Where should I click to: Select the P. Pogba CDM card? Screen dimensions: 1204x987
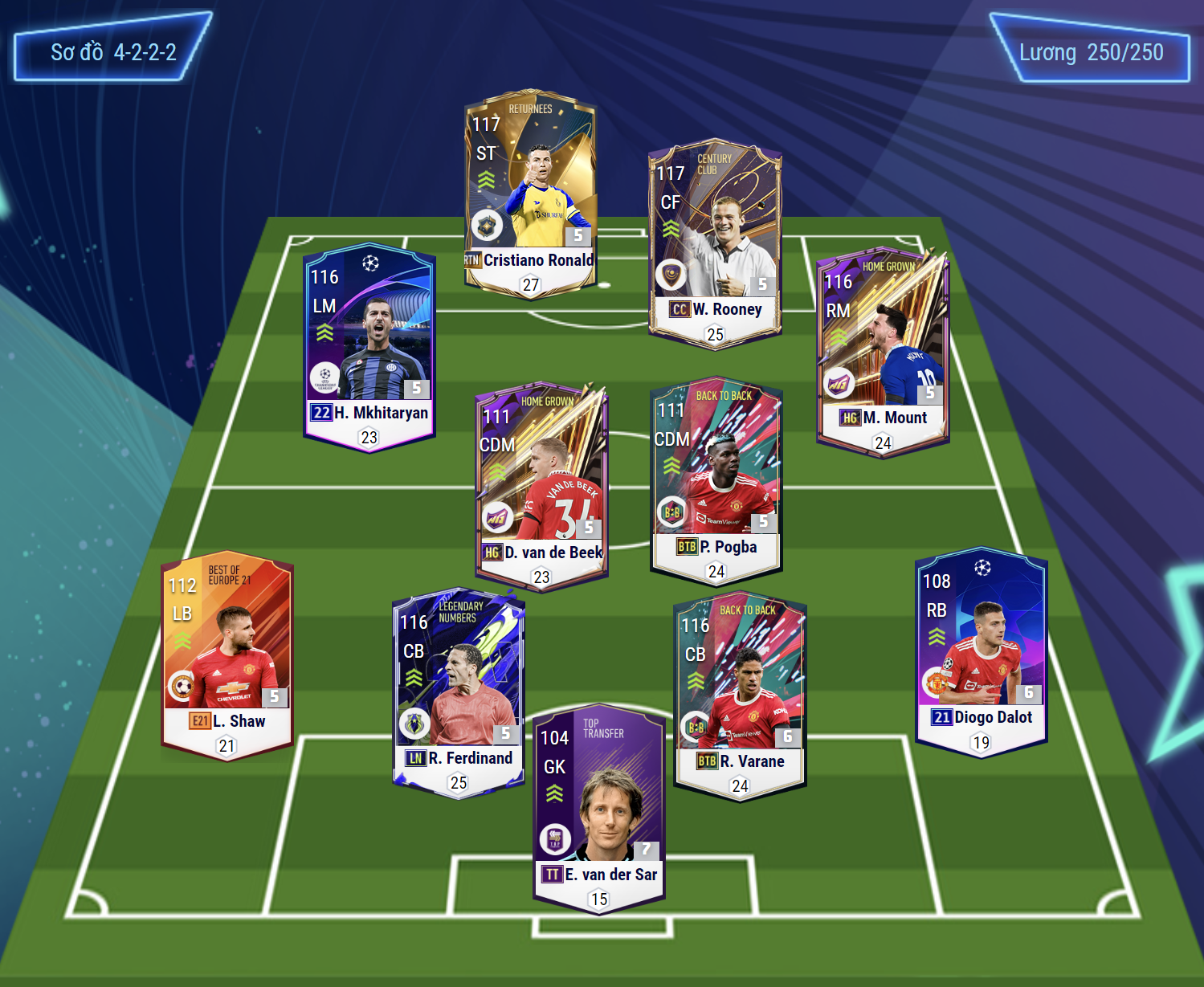(x=716, y=479)
